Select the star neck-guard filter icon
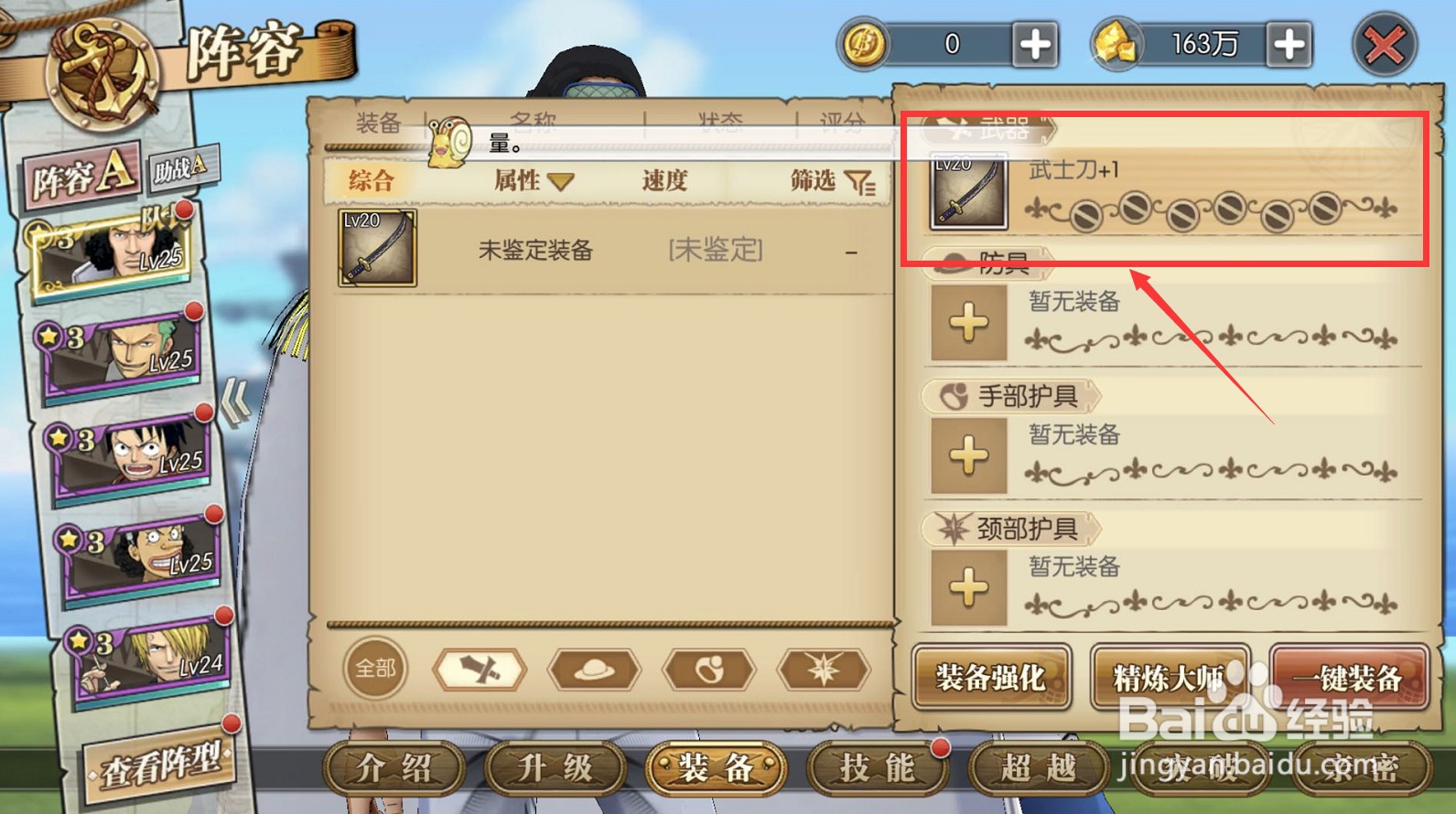The image size is (1456, 814). pos(823,669)
